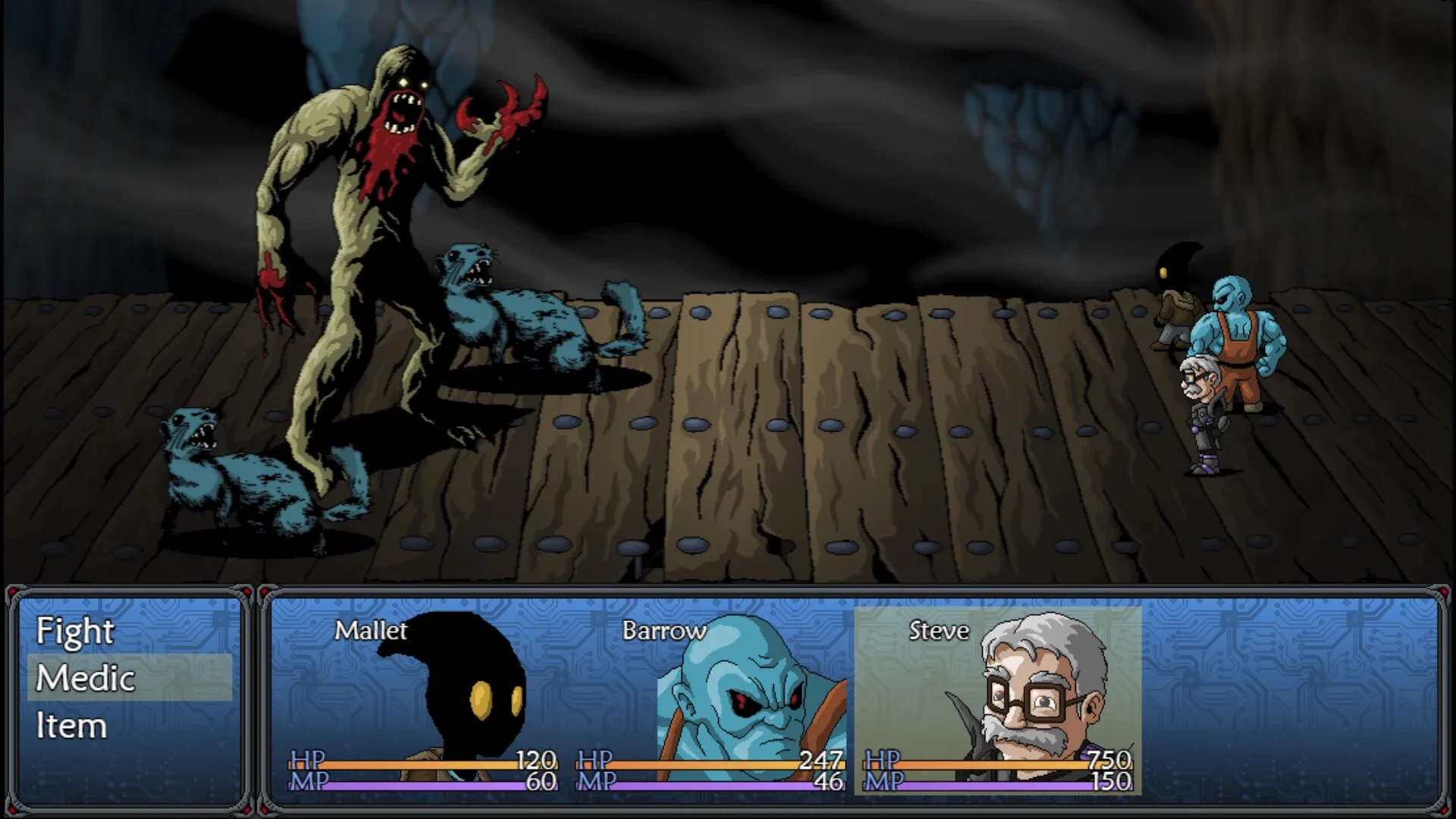Select the highlighted Medic command
The image size is (1456, 819).
(83, 679)
